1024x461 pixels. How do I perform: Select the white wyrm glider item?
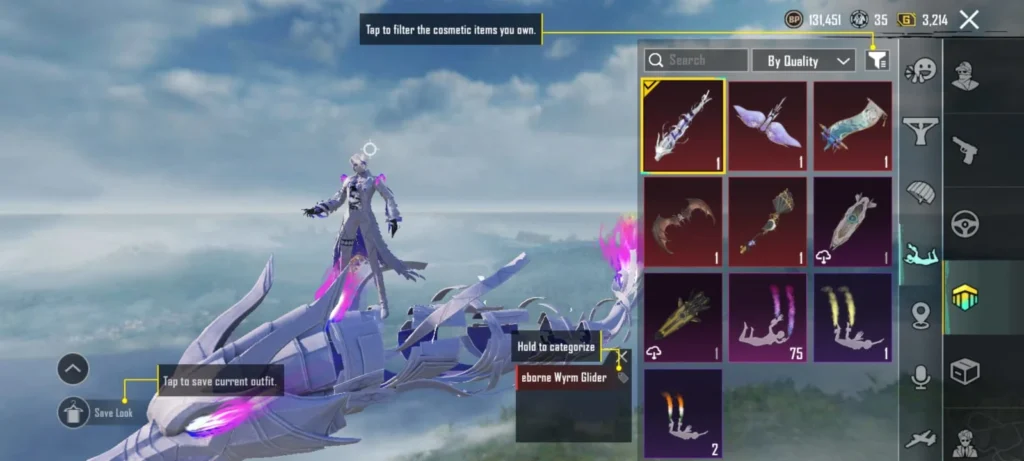pos(682,125)
